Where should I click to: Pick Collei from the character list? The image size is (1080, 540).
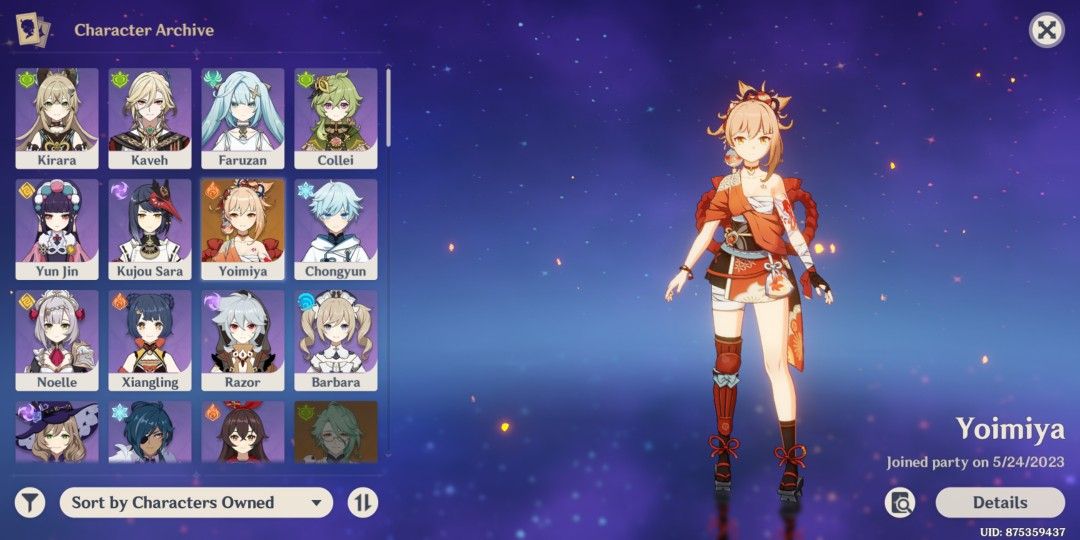(335, 117)
